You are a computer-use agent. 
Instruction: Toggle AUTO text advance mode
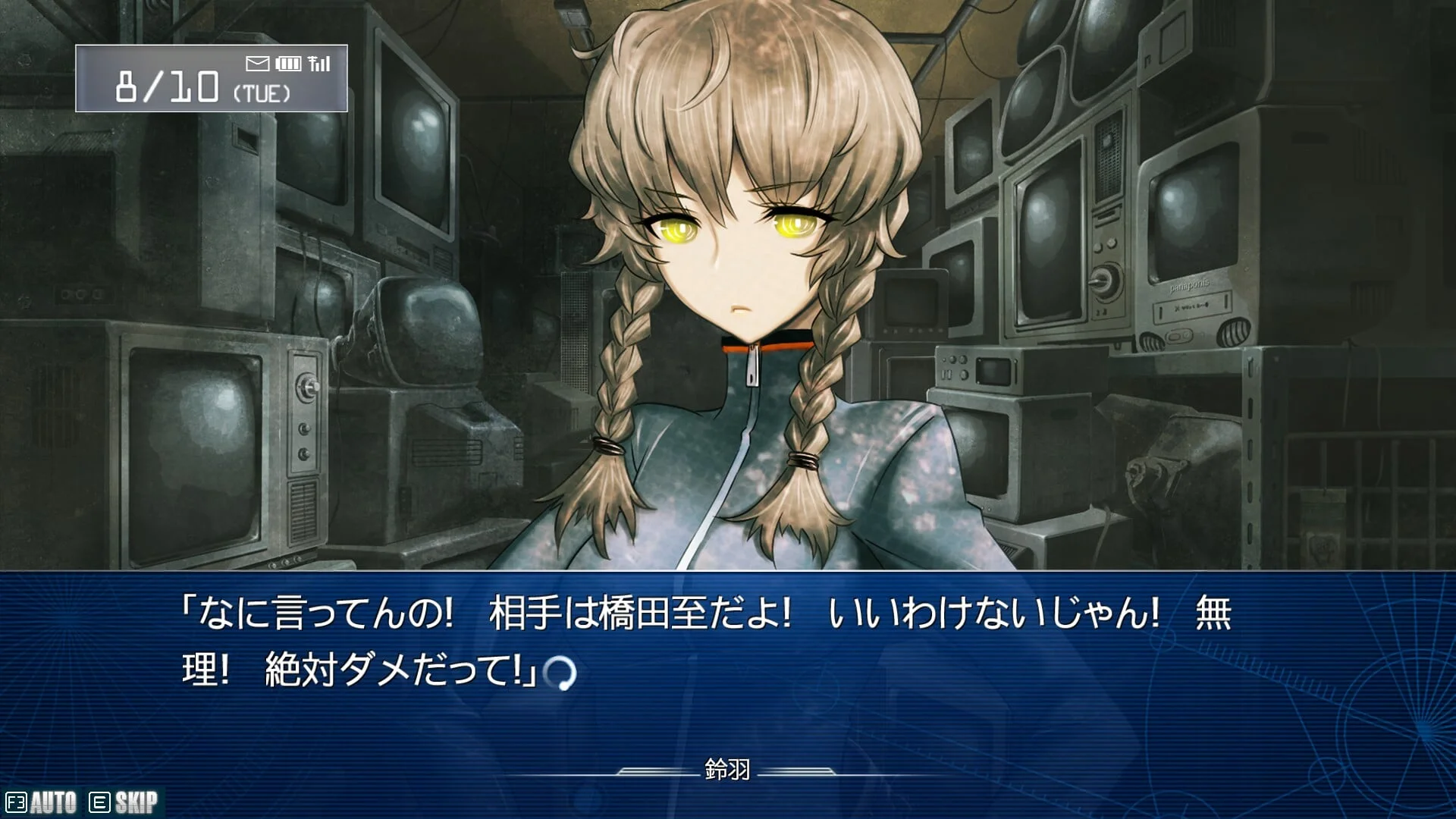click(42, 802)
